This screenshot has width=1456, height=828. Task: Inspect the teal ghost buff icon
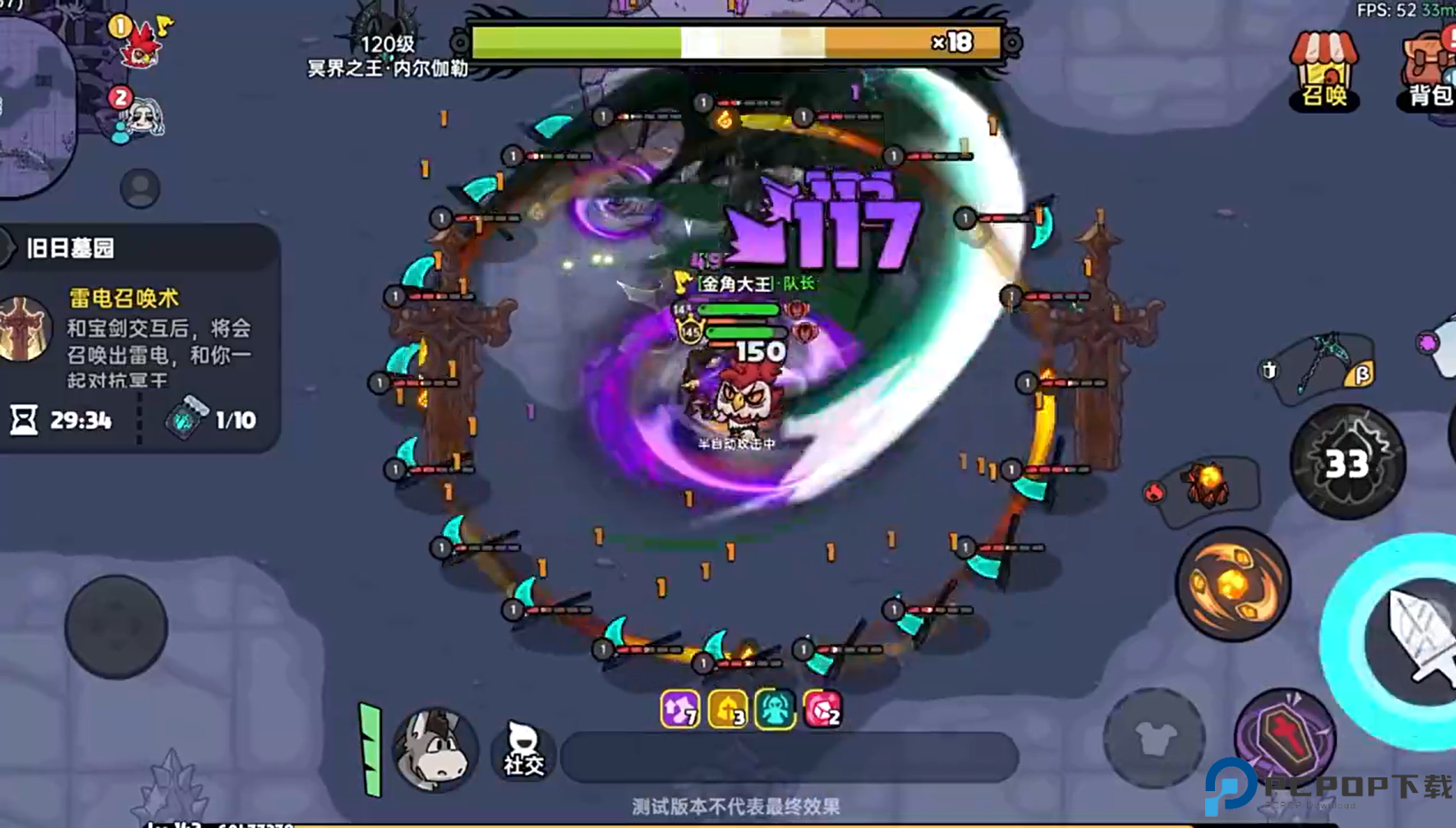point(775,708)
